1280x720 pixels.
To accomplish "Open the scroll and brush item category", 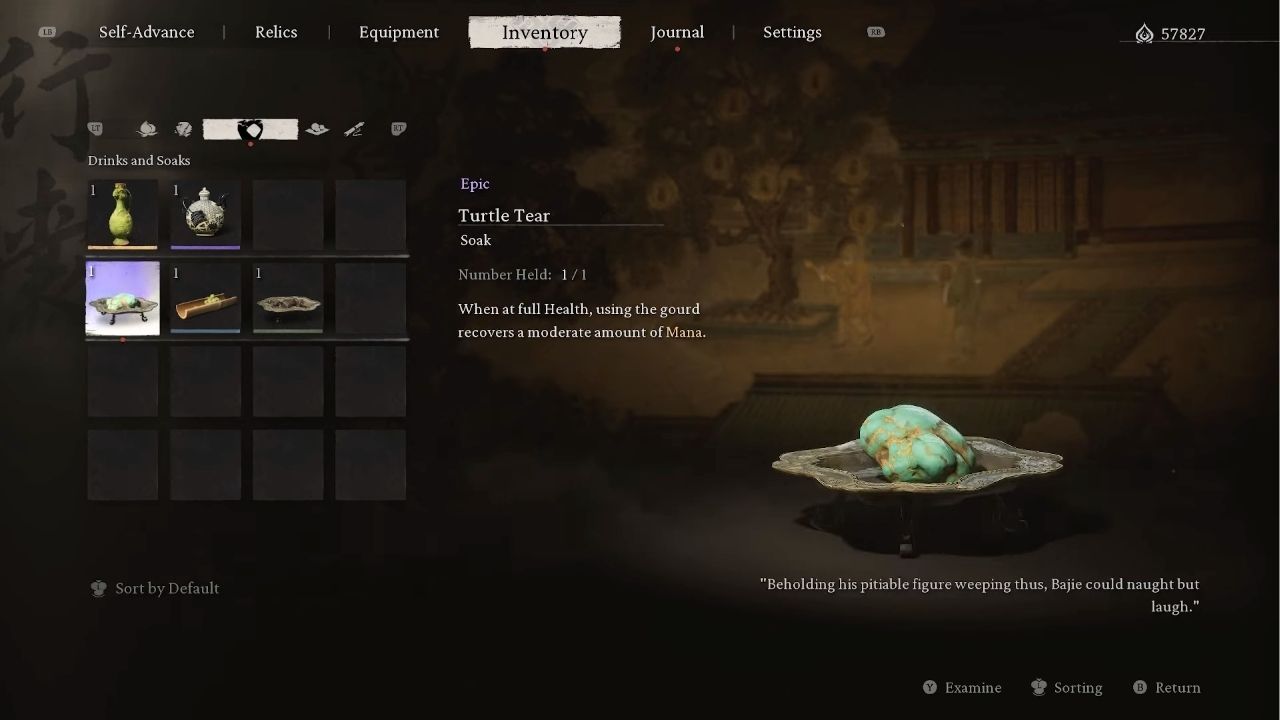I will (354, 129).
